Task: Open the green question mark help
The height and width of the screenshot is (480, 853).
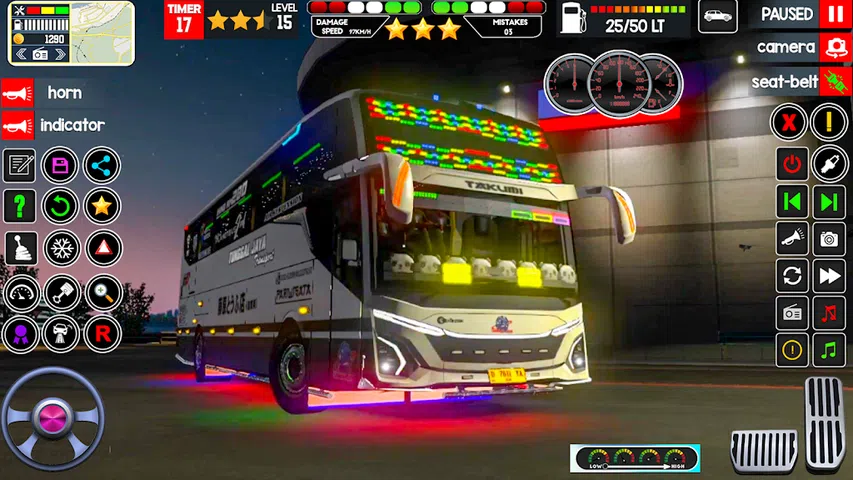Action: pos(19,206)
